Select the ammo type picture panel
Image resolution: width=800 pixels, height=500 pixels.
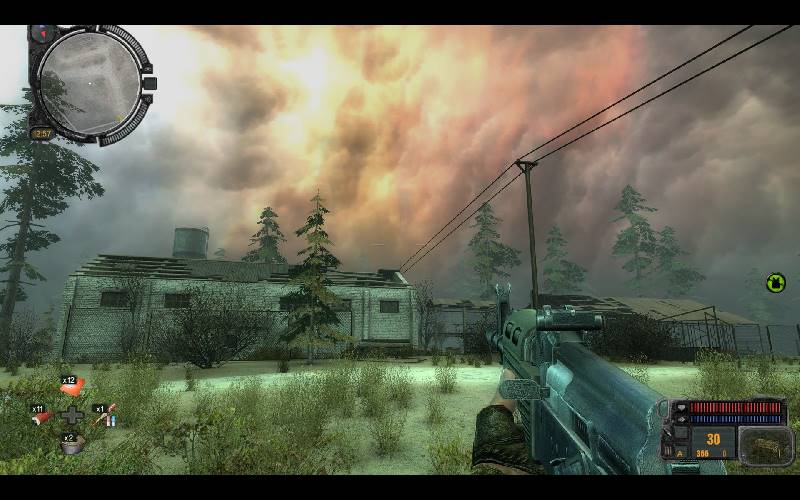coord(765,445)
